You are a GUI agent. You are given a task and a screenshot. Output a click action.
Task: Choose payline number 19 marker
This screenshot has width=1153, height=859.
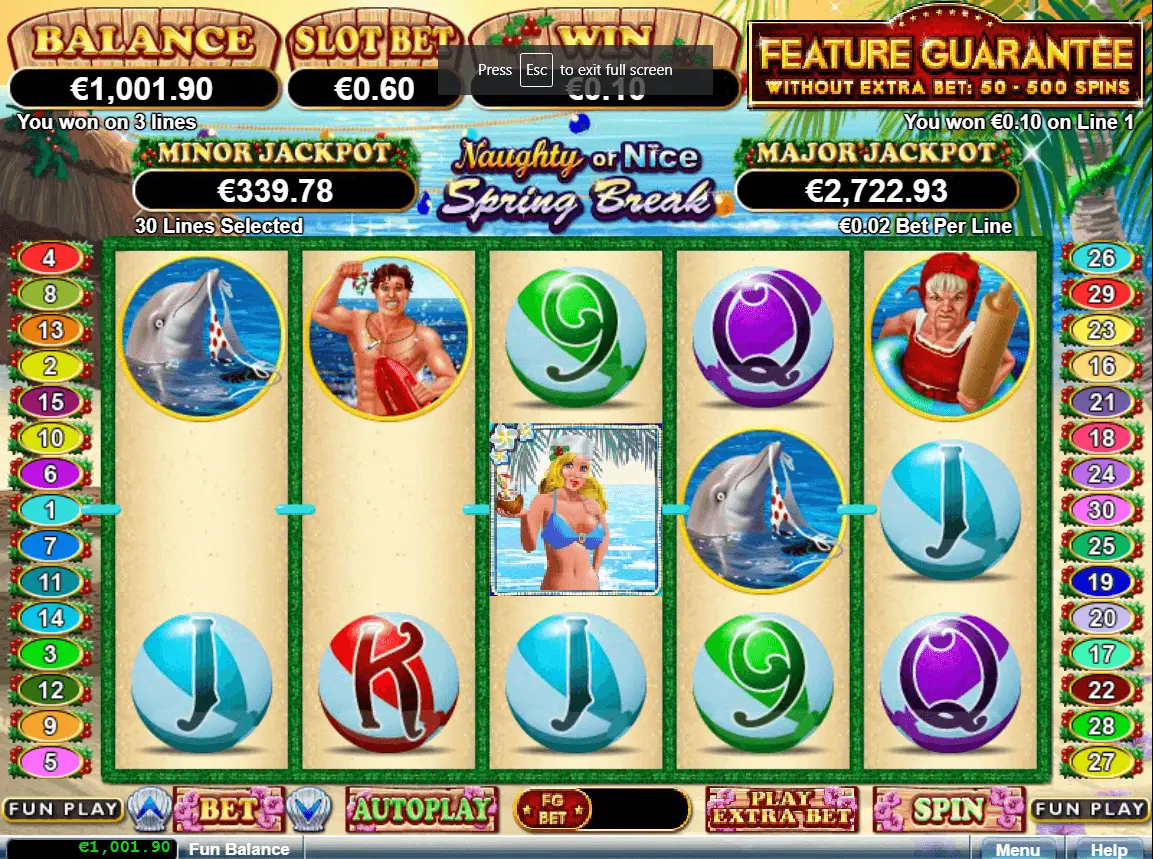(1101, 581)
